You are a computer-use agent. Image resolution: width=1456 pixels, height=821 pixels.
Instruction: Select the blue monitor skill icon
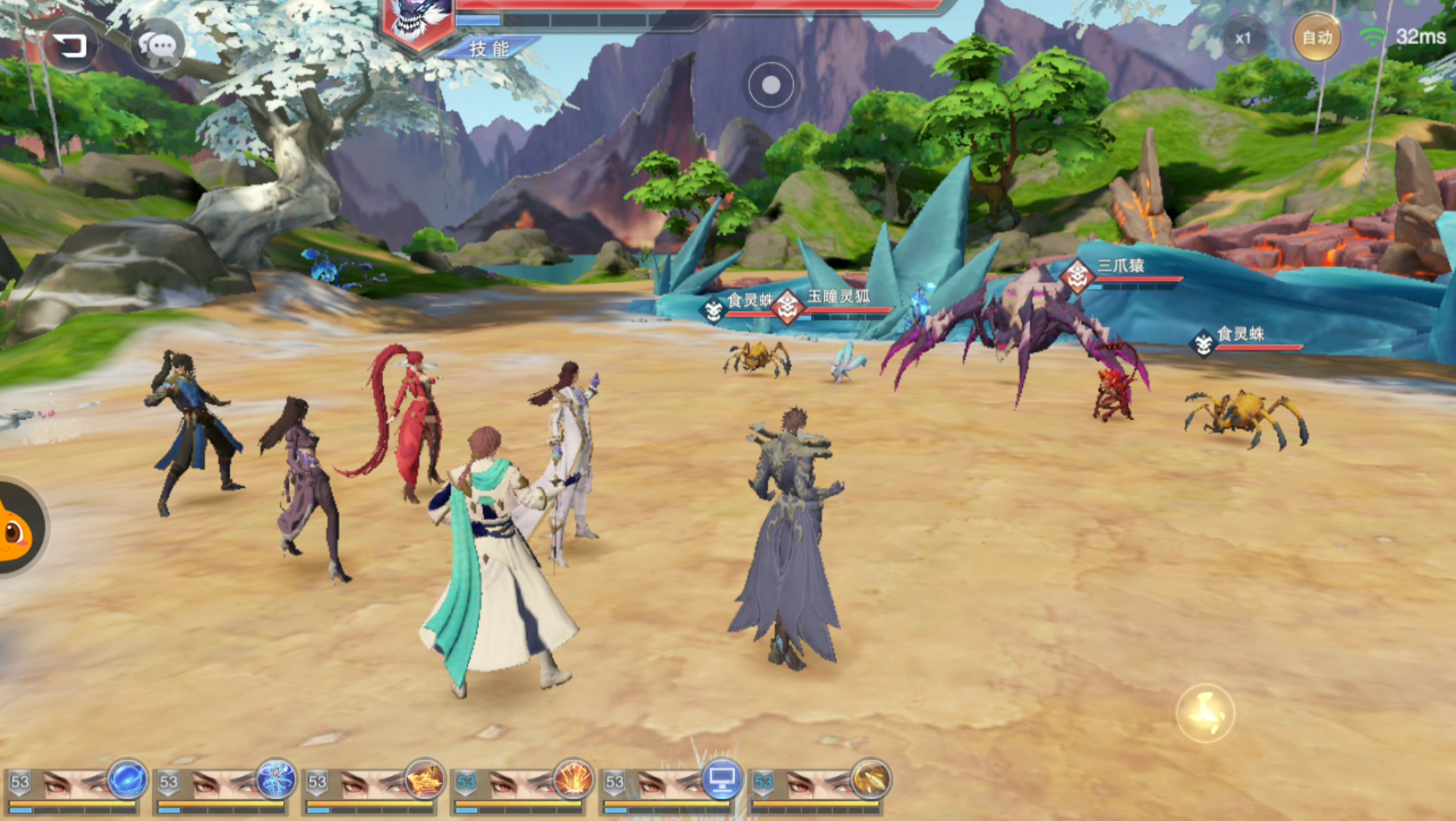722,779
